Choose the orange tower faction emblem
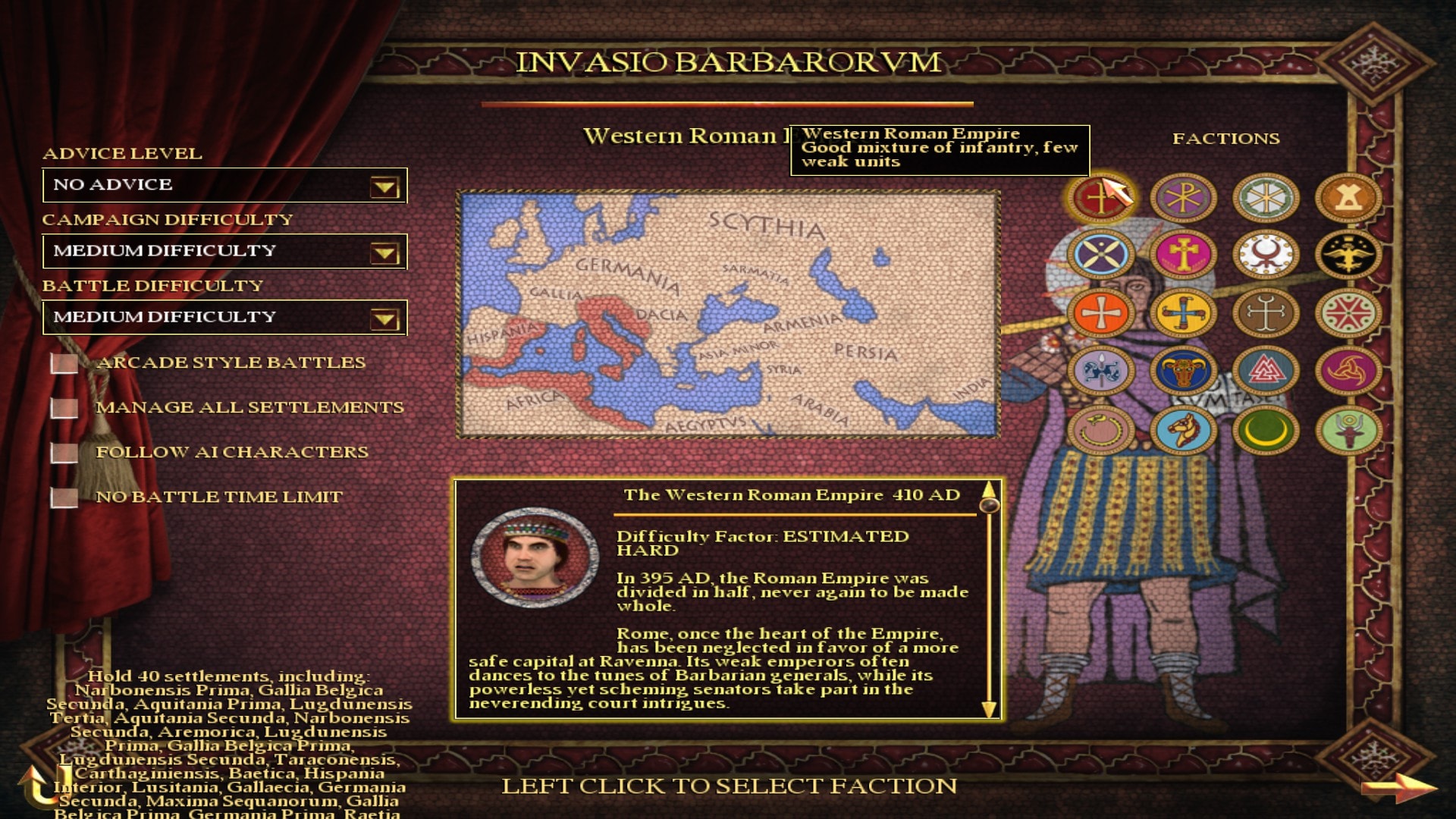The width and height of the screenshot is (1456, 819). 1348,199
